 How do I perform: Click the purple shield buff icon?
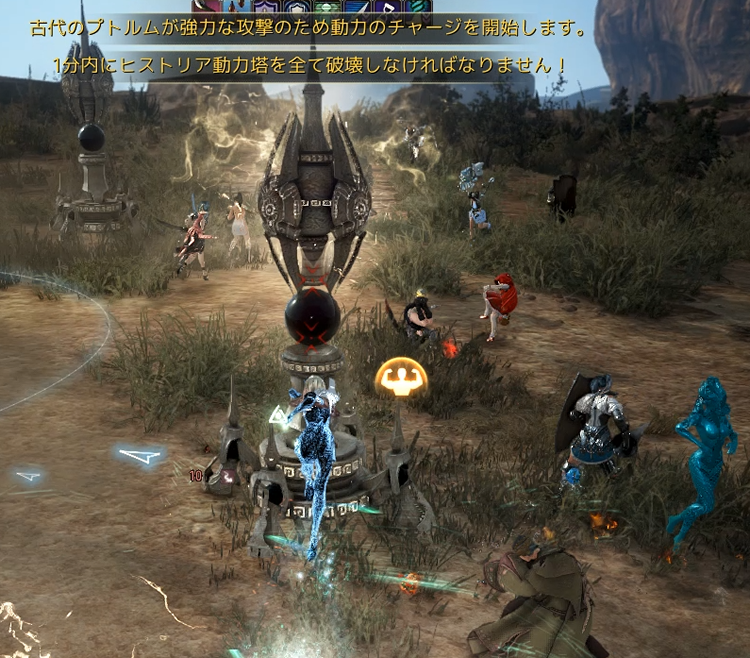[x=265, y=6]
